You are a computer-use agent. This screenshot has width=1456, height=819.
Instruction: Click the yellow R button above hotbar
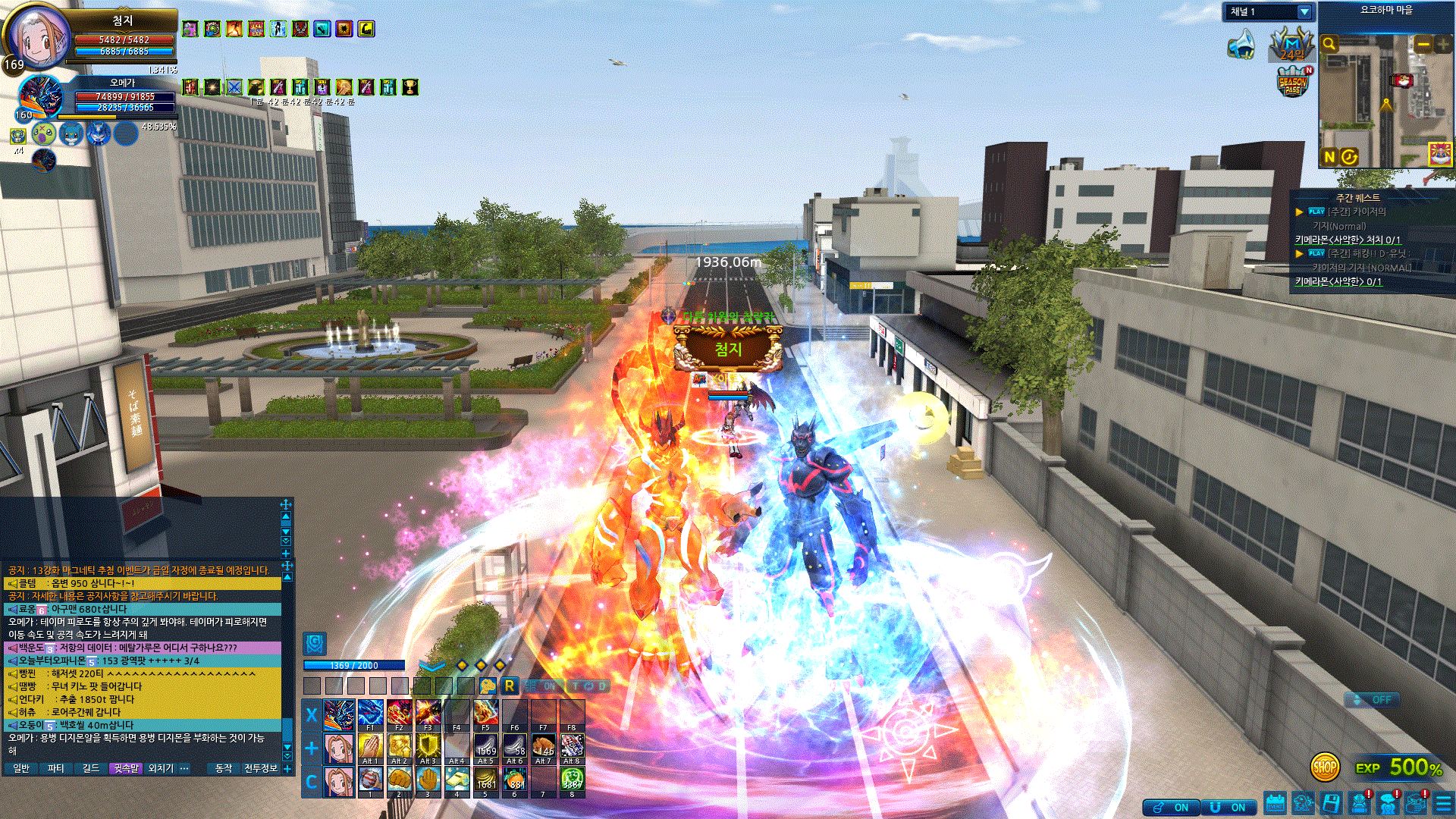[x=510, y=686]
